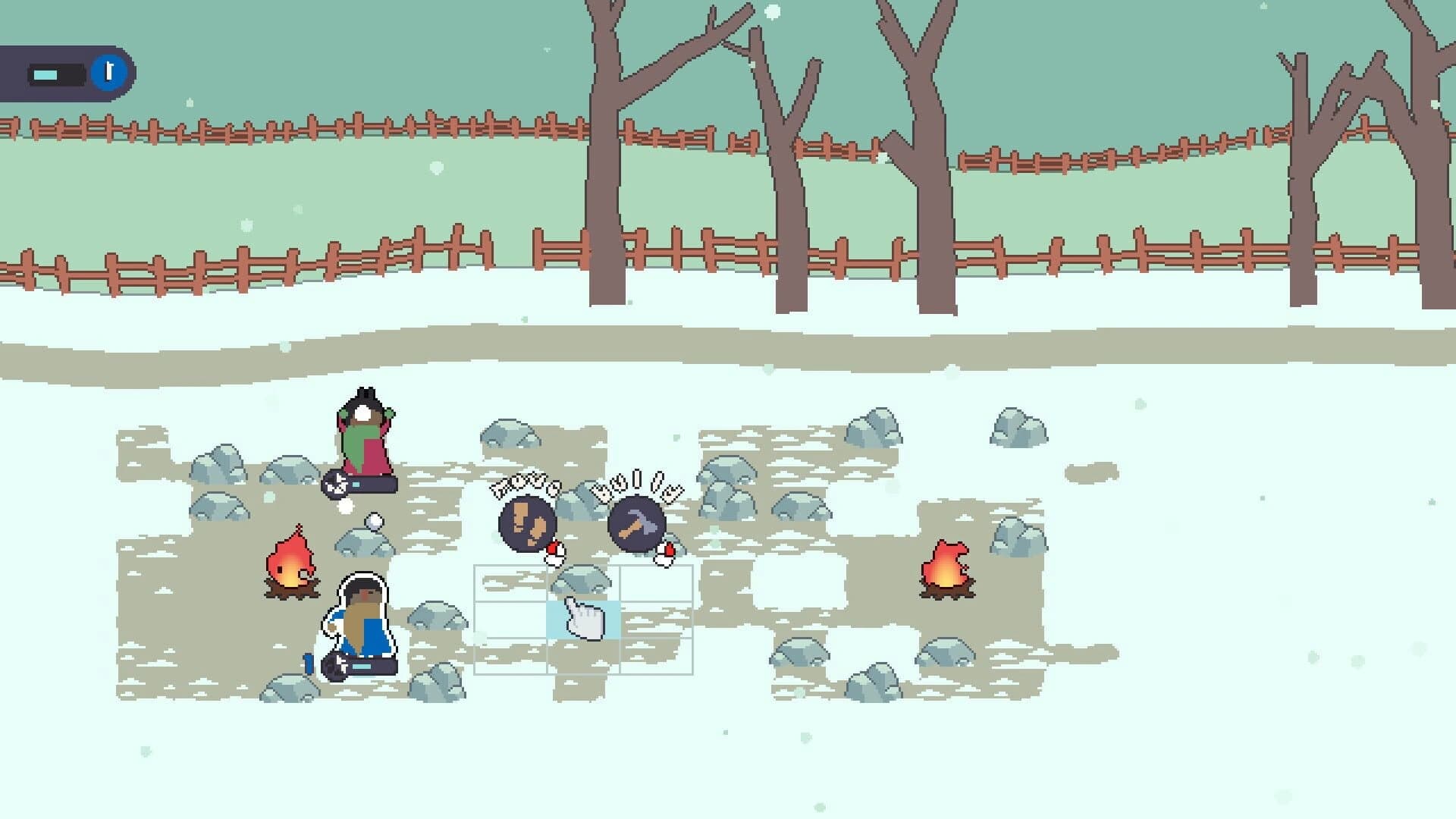The image size is (1456, 819).
Task: Select the Move action with footprints icon
Action: tap(529, 522)
